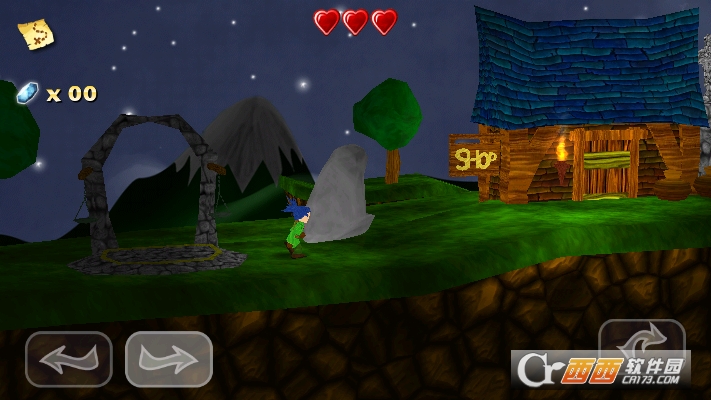Open the treasure map icon
The width and height of the screenshot is (711, 400).
36,33
